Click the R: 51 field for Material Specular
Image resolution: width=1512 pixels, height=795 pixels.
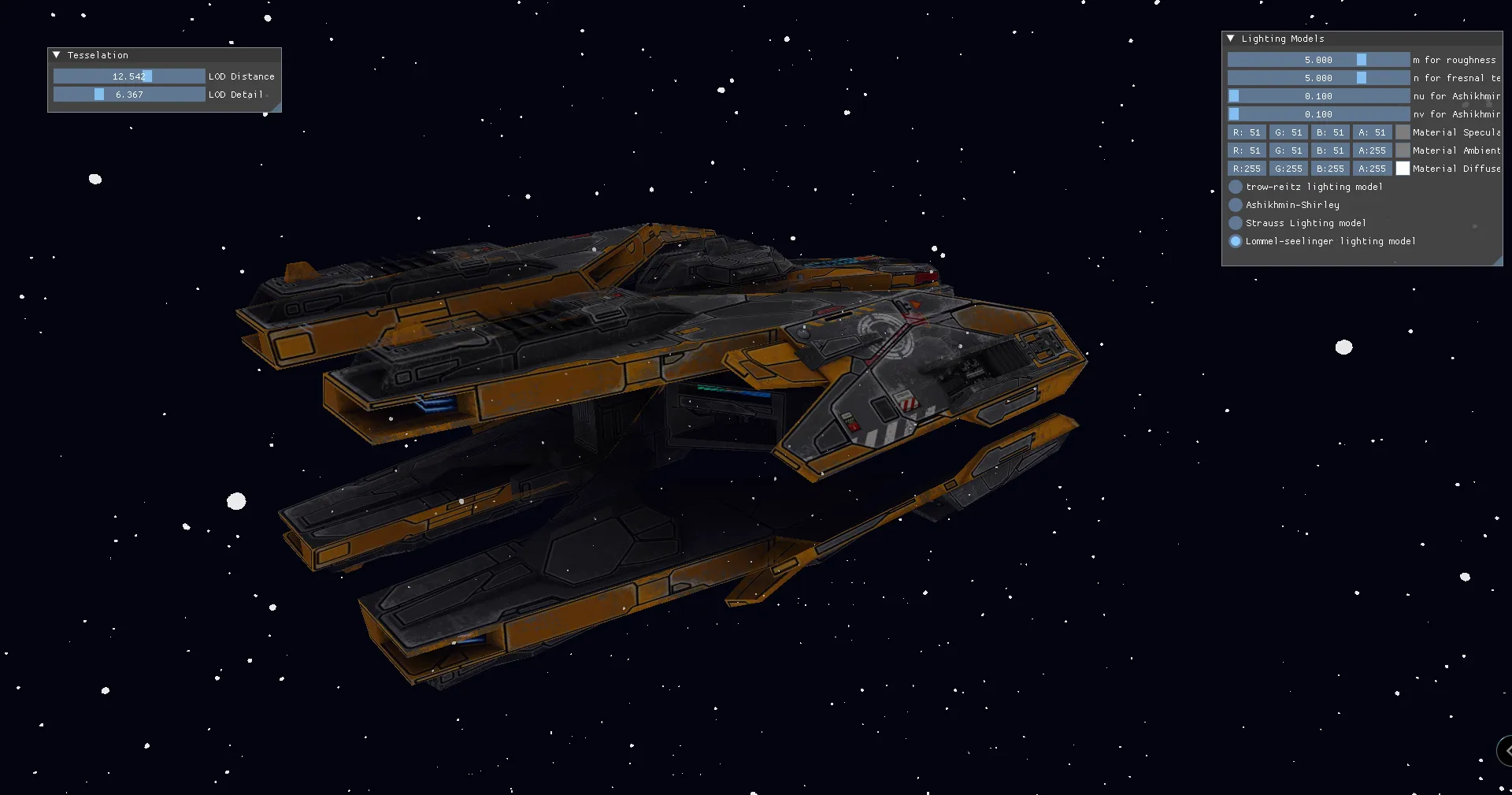[1247, 132]
